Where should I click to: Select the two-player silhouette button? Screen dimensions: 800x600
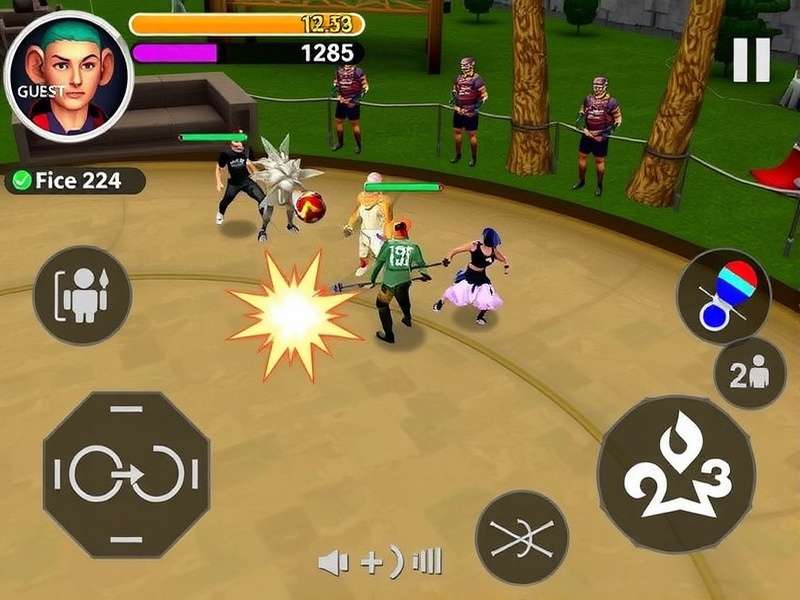point(749,373)
